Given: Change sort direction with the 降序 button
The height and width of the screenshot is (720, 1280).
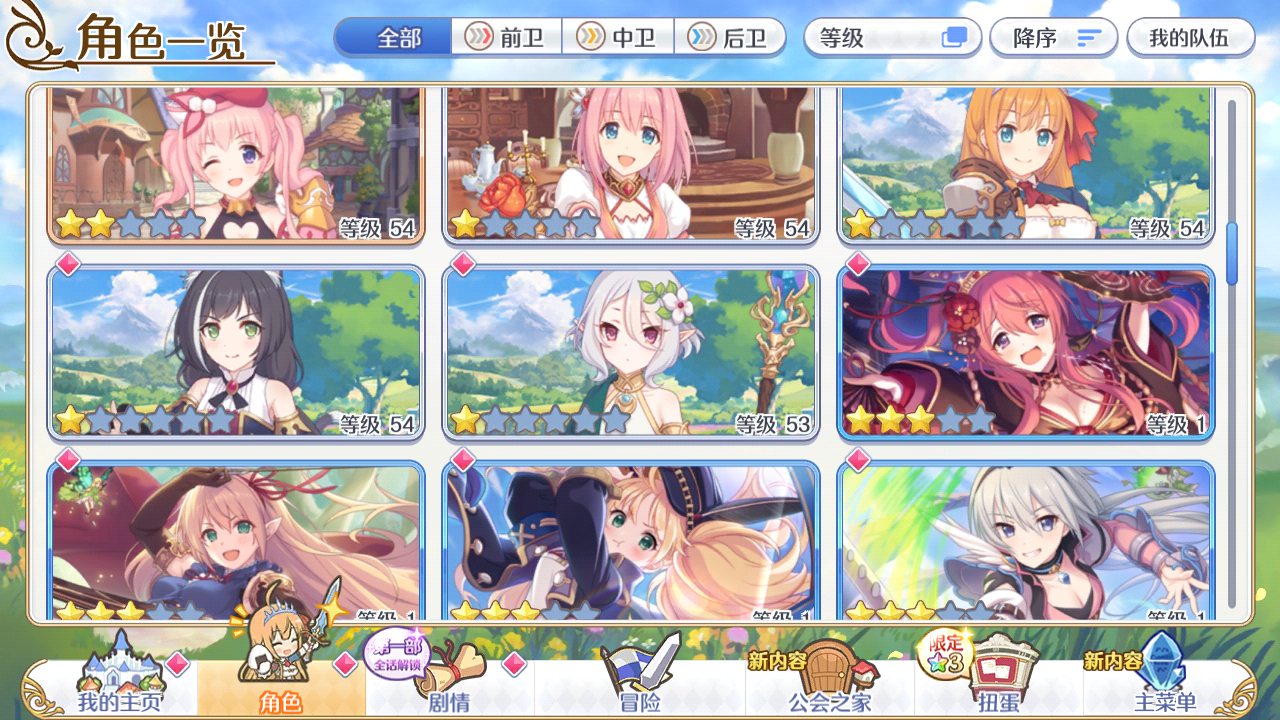Looking at the screenshot, I should 1053,37.
